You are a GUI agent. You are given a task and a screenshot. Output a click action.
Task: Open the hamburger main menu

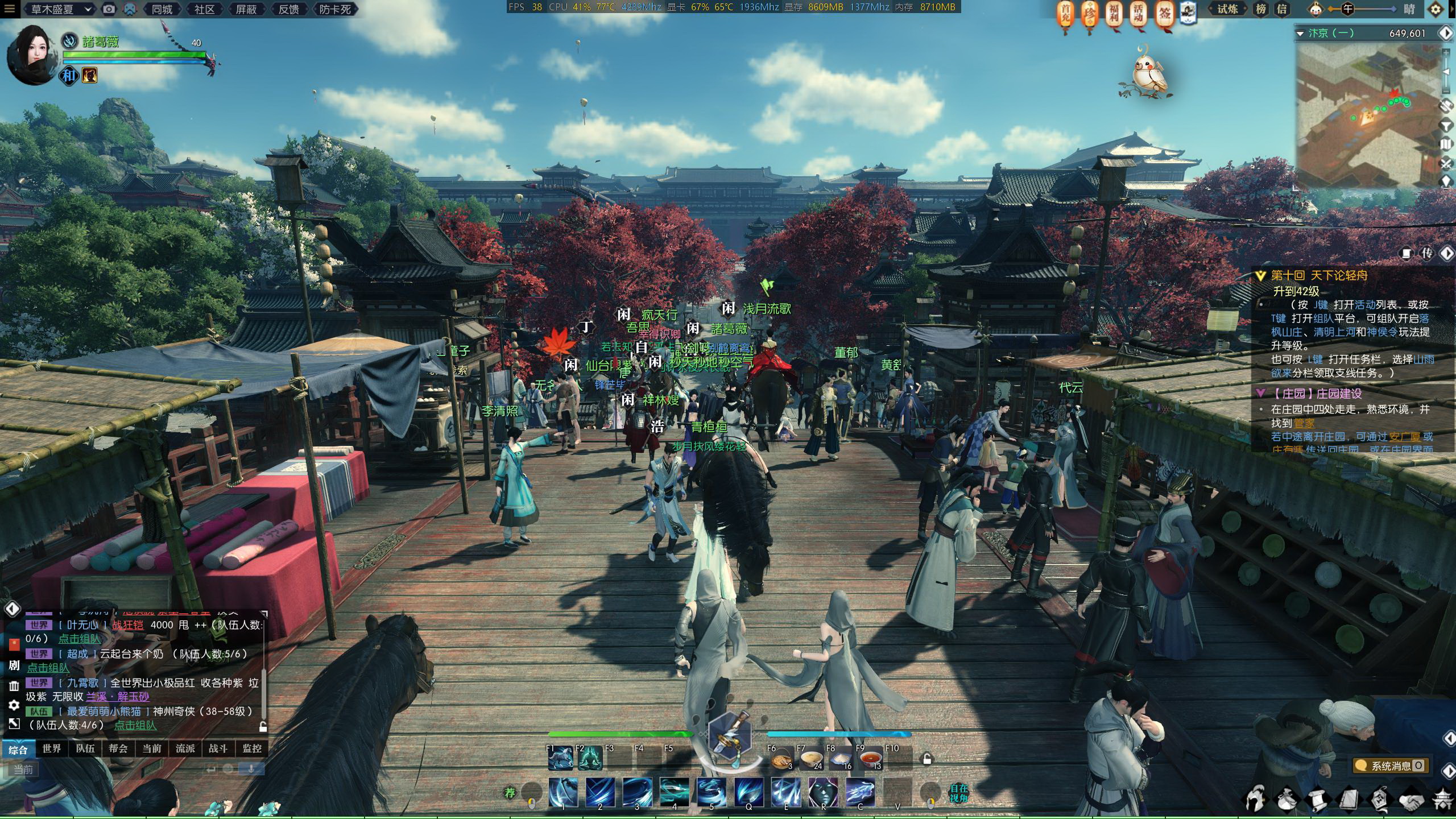pyautogui.click(x=9, y=9)
